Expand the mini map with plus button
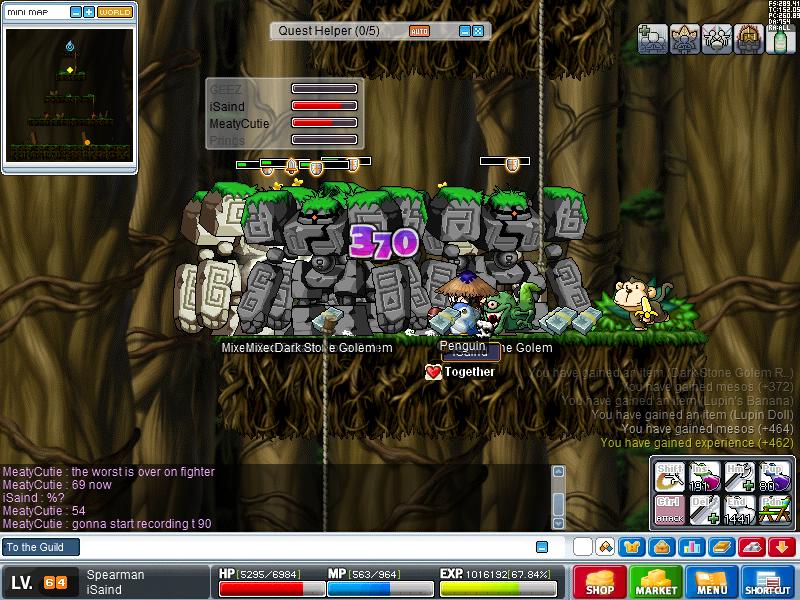Viewport: 800px width, 600px height. point(89,12)
